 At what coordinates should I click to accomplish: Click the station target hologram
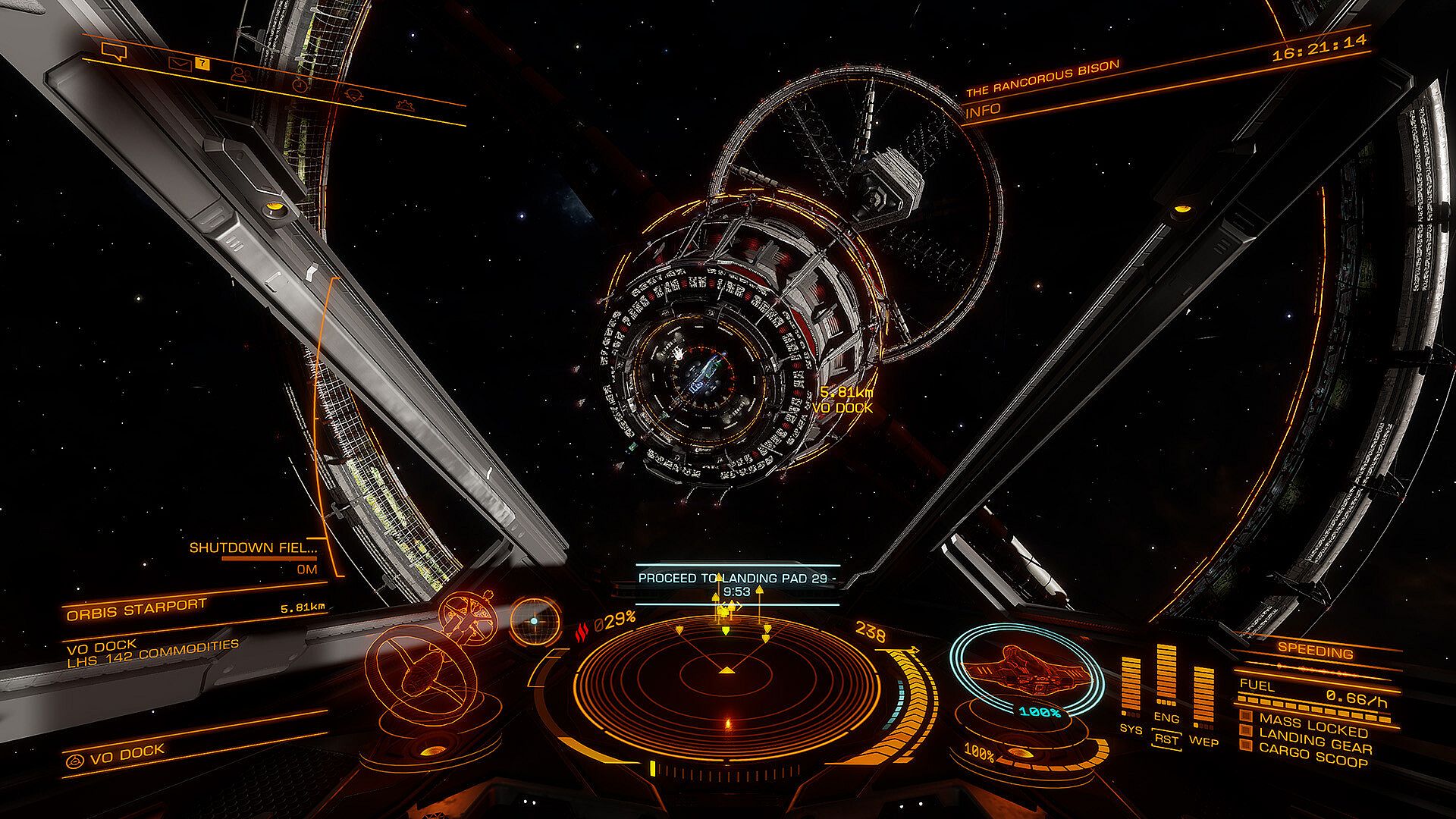click(432, 656)
